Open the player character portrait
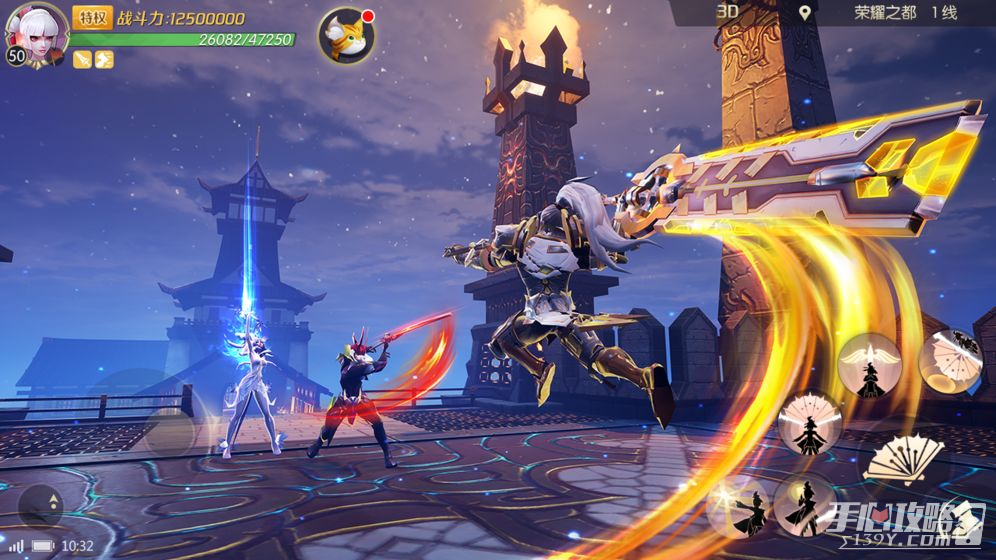 click(x=36, y=32)
